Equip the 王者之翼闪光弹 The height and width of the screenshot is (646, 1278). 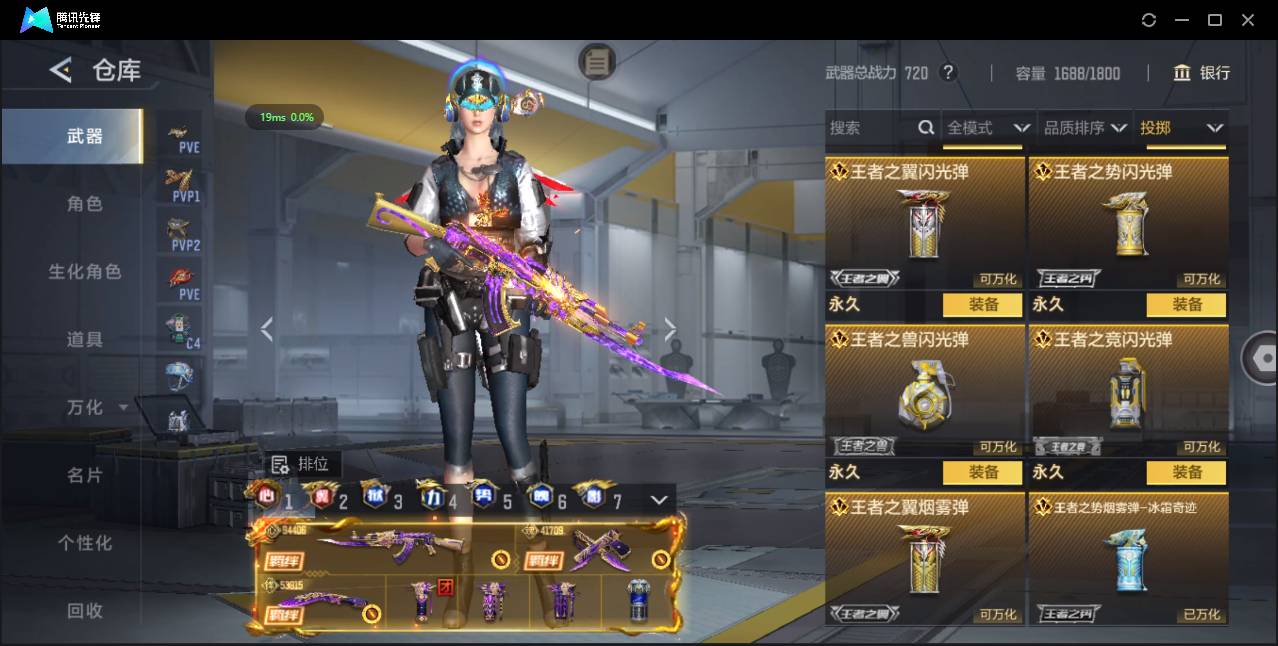click(983, 304)
